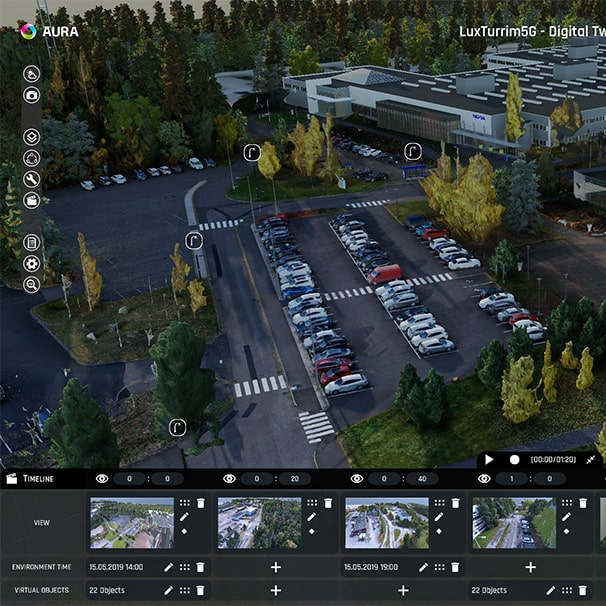
Task: Collapse the timeline panel with the arrows icon
Action: click(x=591, y=459)
